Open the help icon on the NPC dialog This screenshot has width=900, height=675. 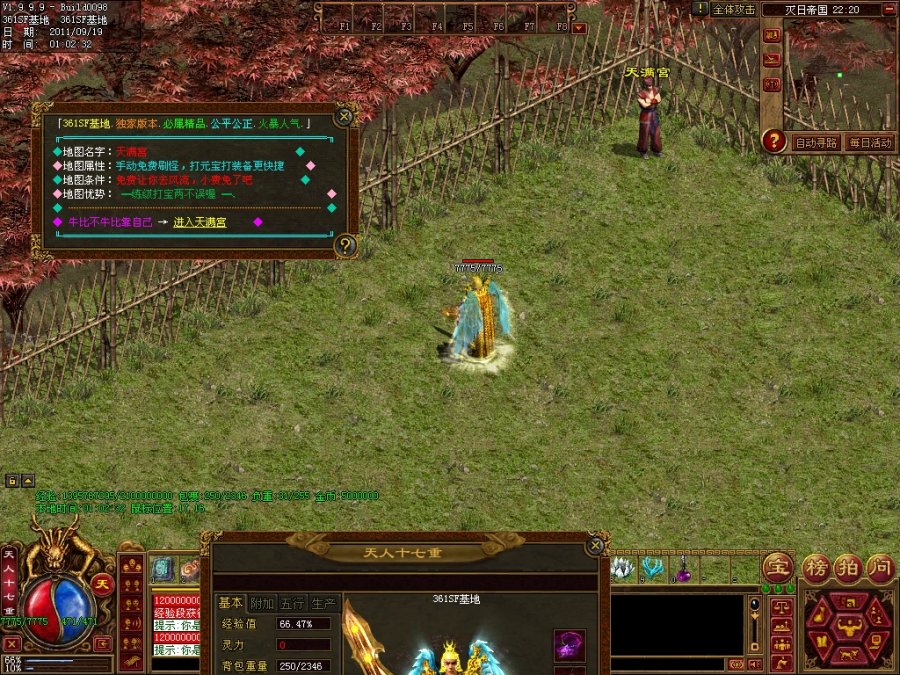pyautogui.click(x=345, y=244)
